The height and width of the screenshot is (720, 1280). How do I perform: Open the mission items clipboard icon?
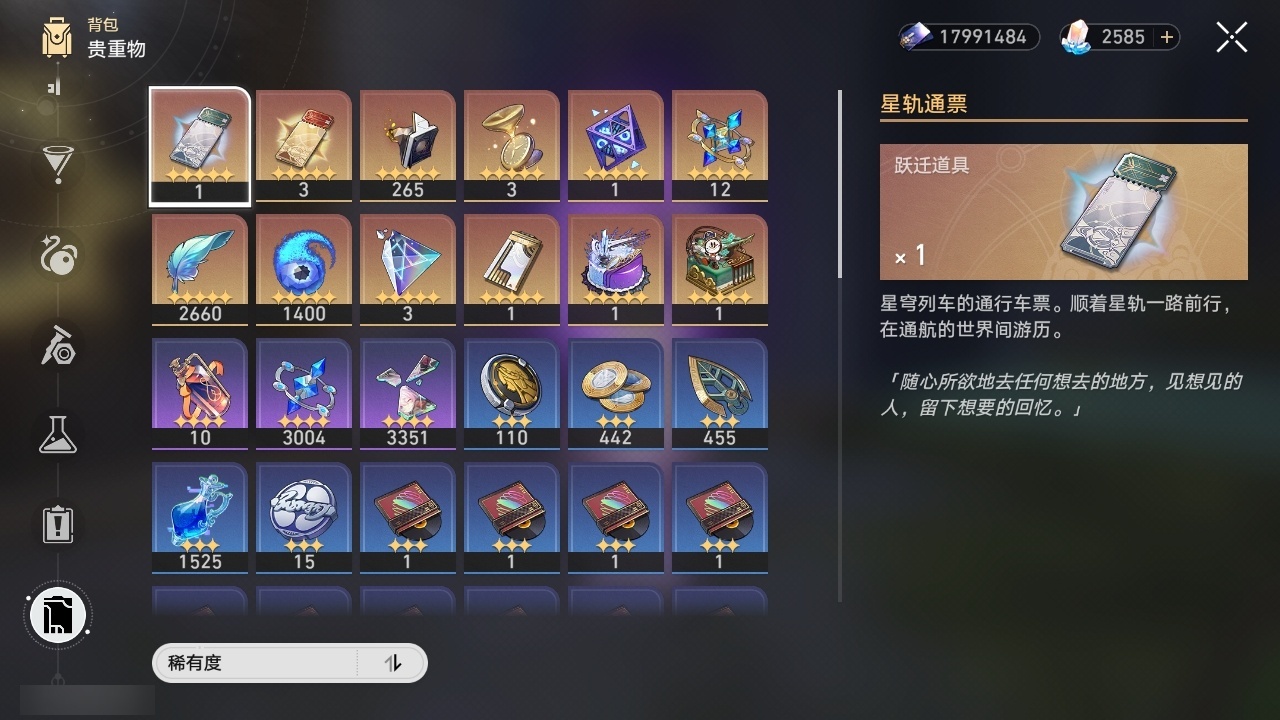tap(57, 524)
